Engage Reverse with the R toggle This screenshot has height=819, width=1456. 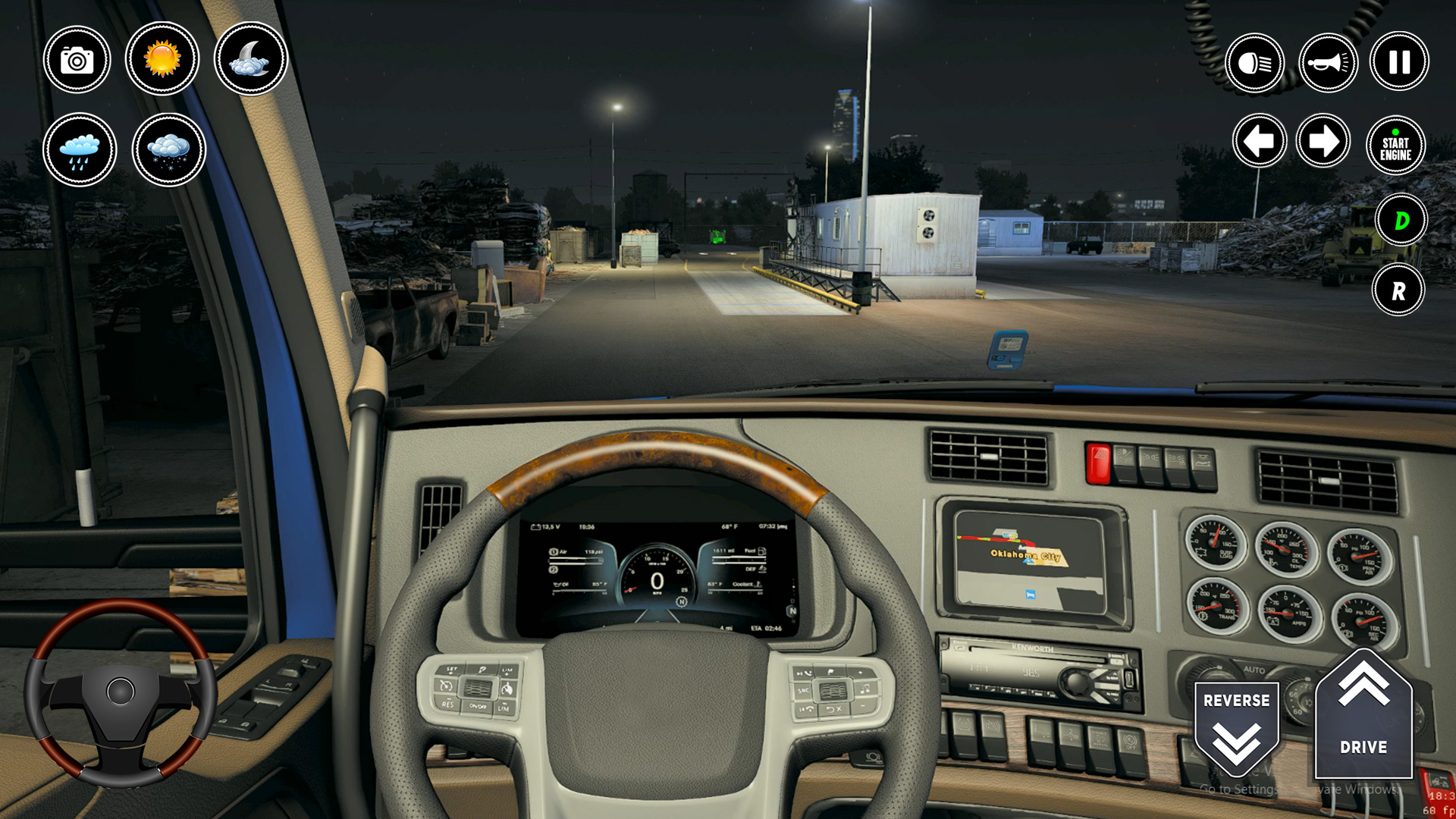point(1398,290)
